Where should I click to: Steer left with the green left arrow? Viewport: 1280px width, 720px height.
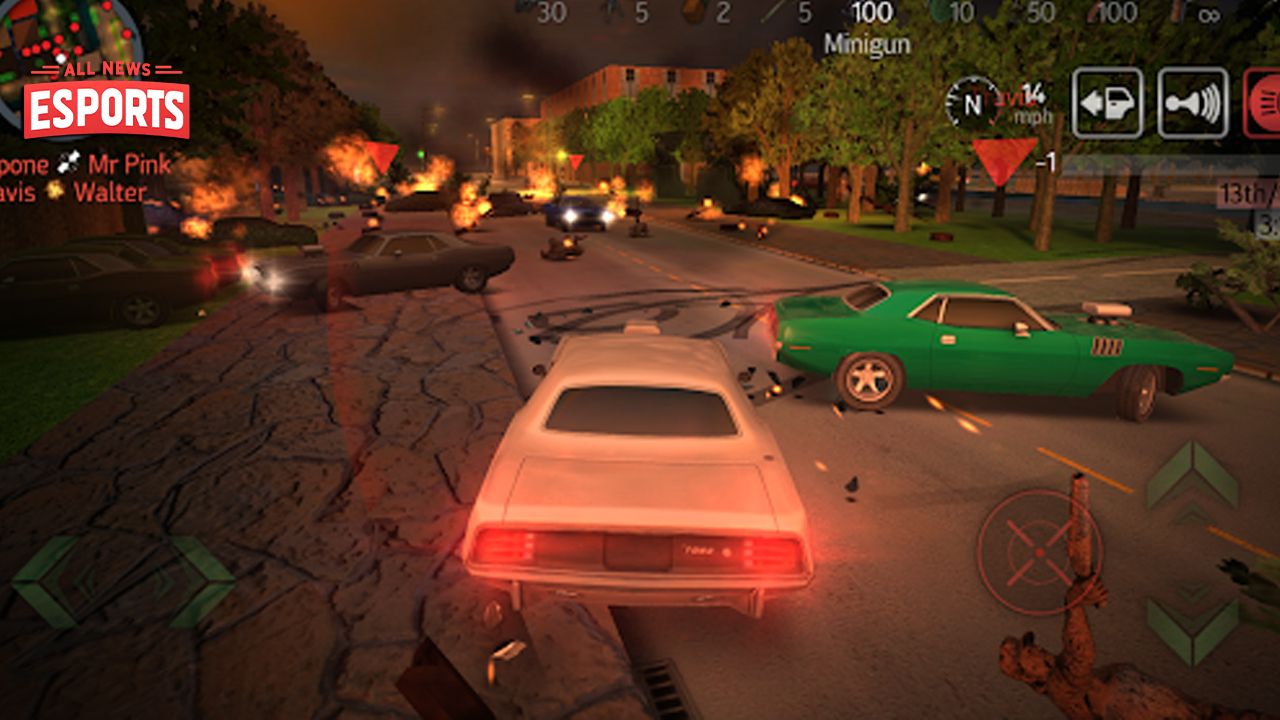pos(45,580)
